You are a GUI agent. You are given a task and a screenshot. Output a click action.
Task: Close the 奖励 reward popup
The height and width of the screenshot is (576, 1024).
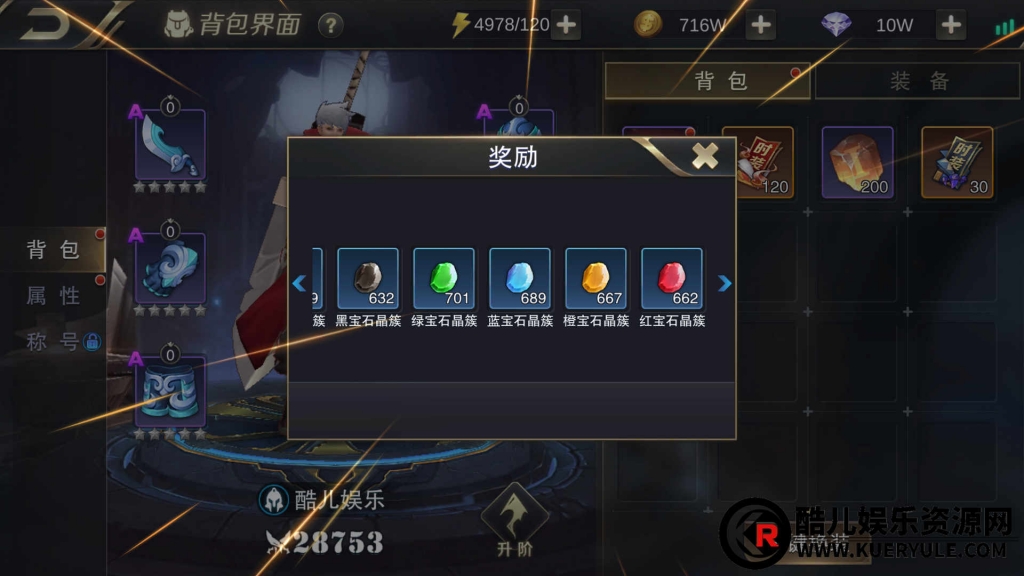click(x=705, y=155)
